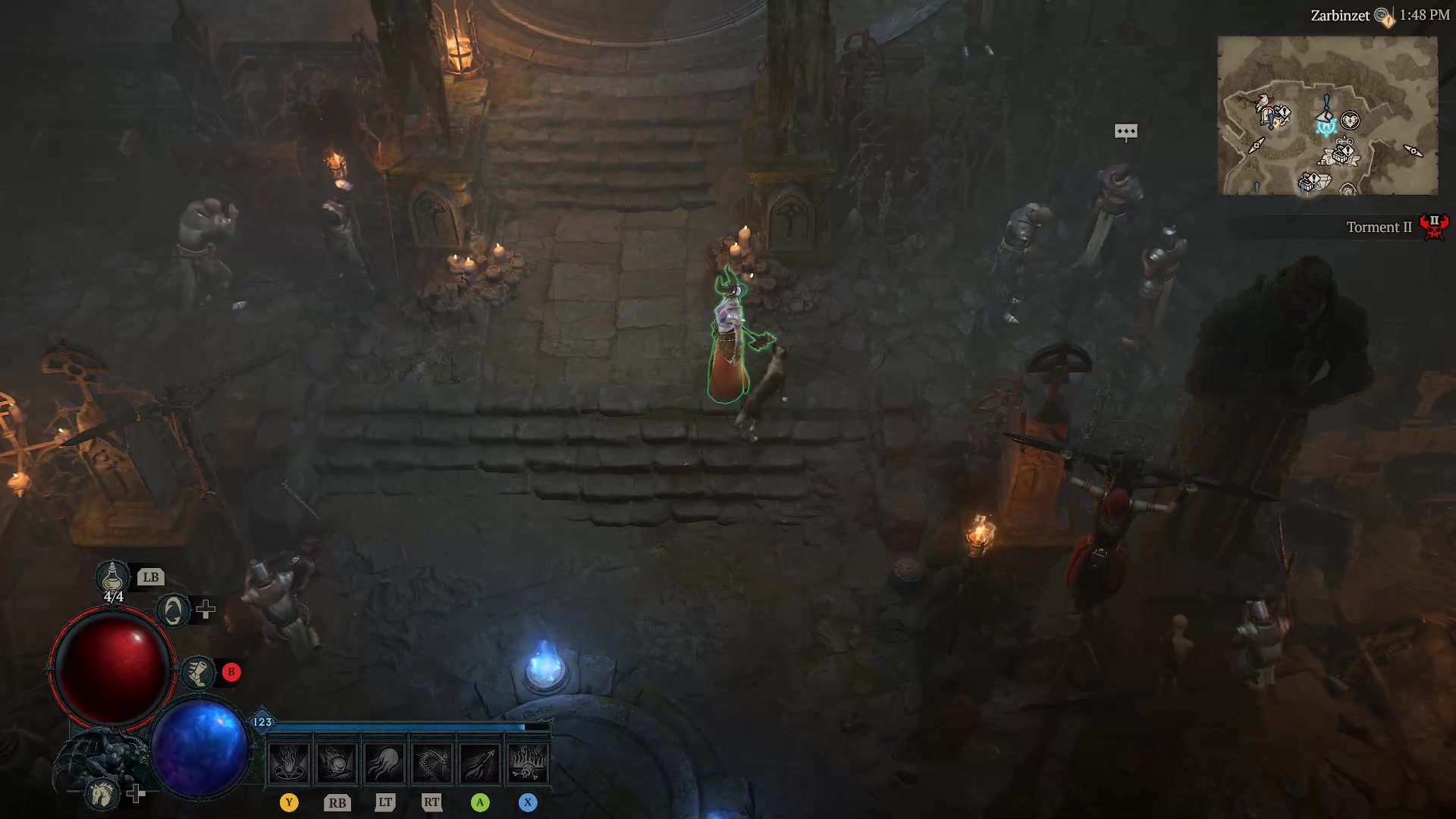This screenshot has width=1456, height=819.
Task: Click the Evade boot icon beside the B button
Action: point(199,673)
